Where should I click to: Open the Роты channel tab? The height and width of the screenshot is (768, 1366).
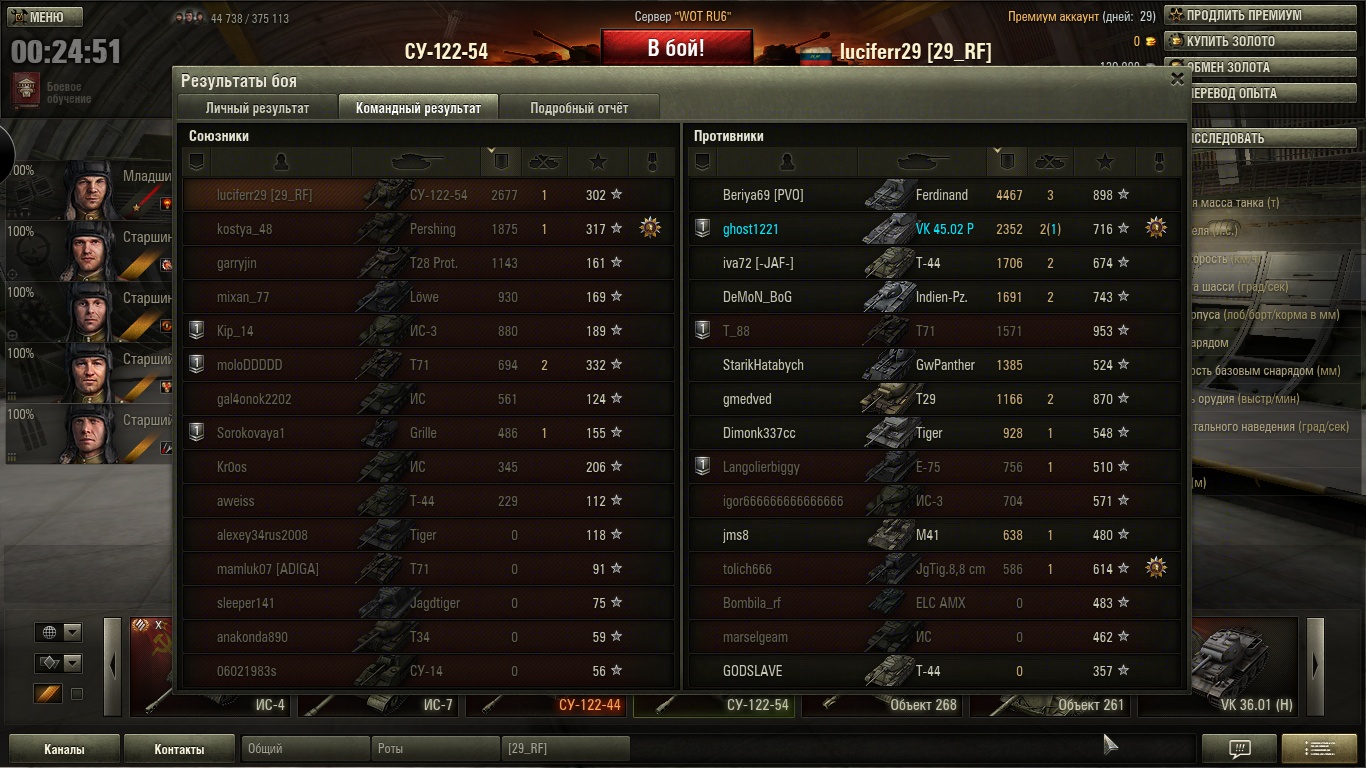coord(435,749)
